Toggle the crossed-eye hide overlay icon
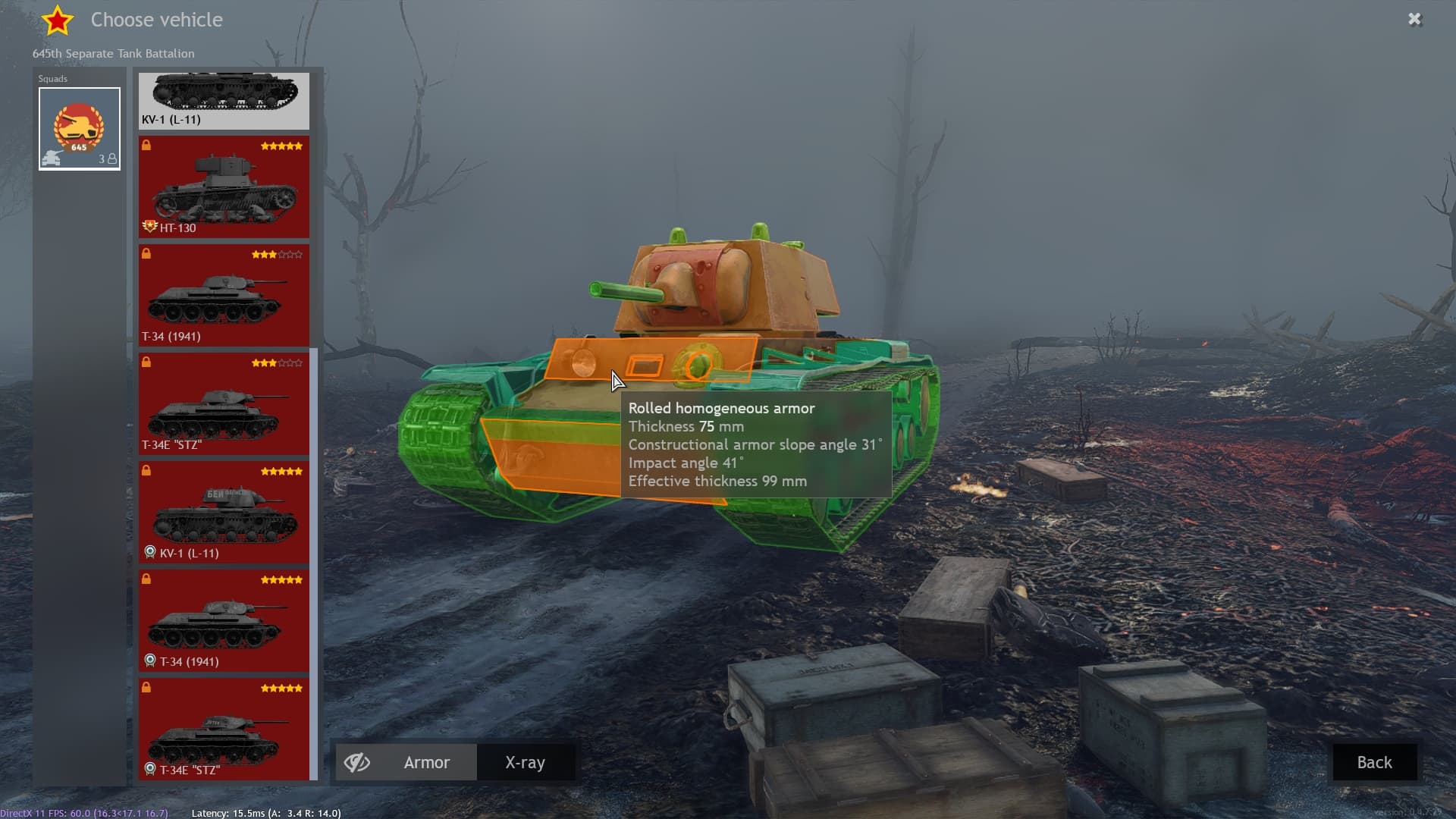 (357, 762)
